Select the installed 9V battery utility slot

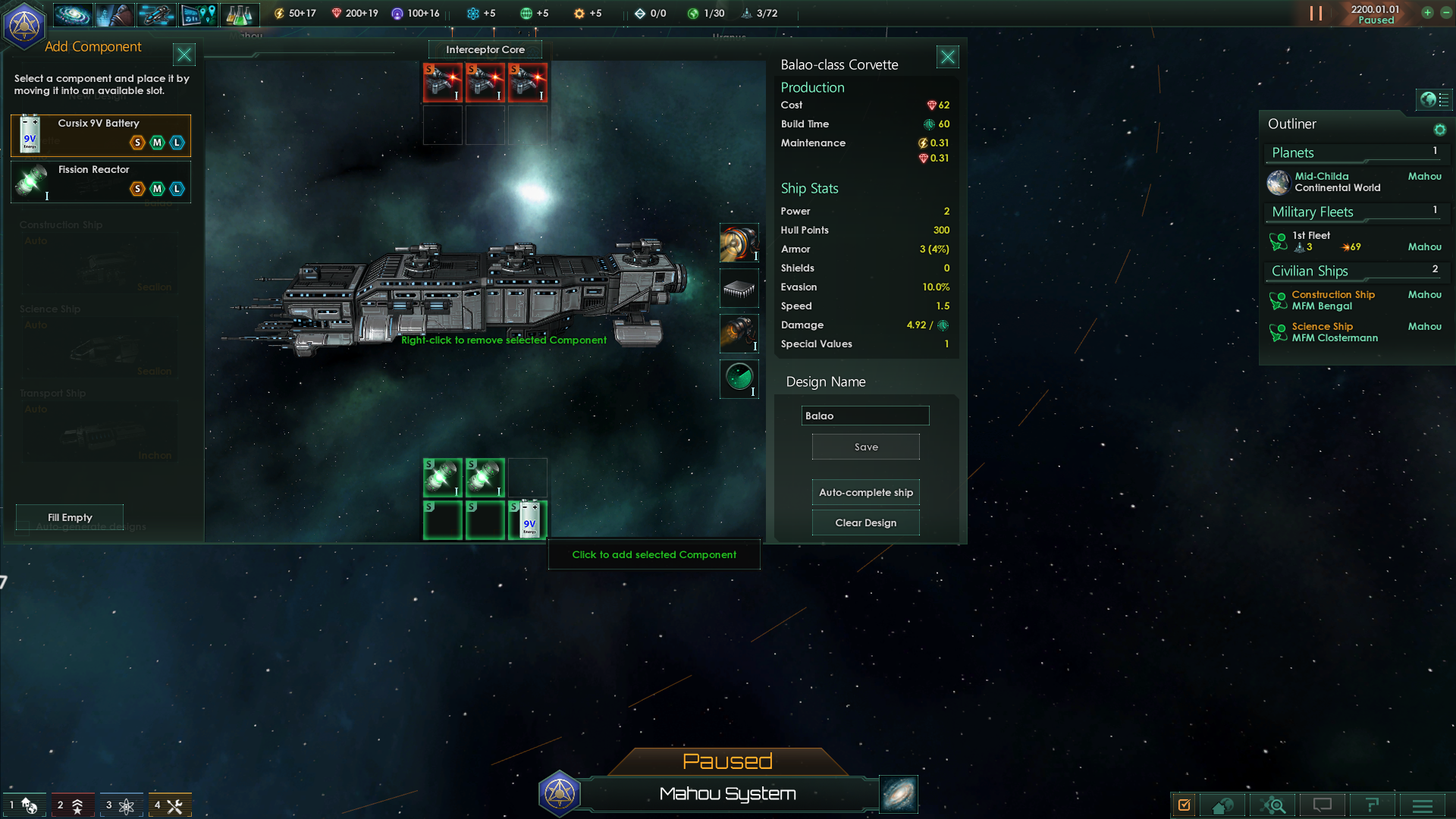click(528, 519)
